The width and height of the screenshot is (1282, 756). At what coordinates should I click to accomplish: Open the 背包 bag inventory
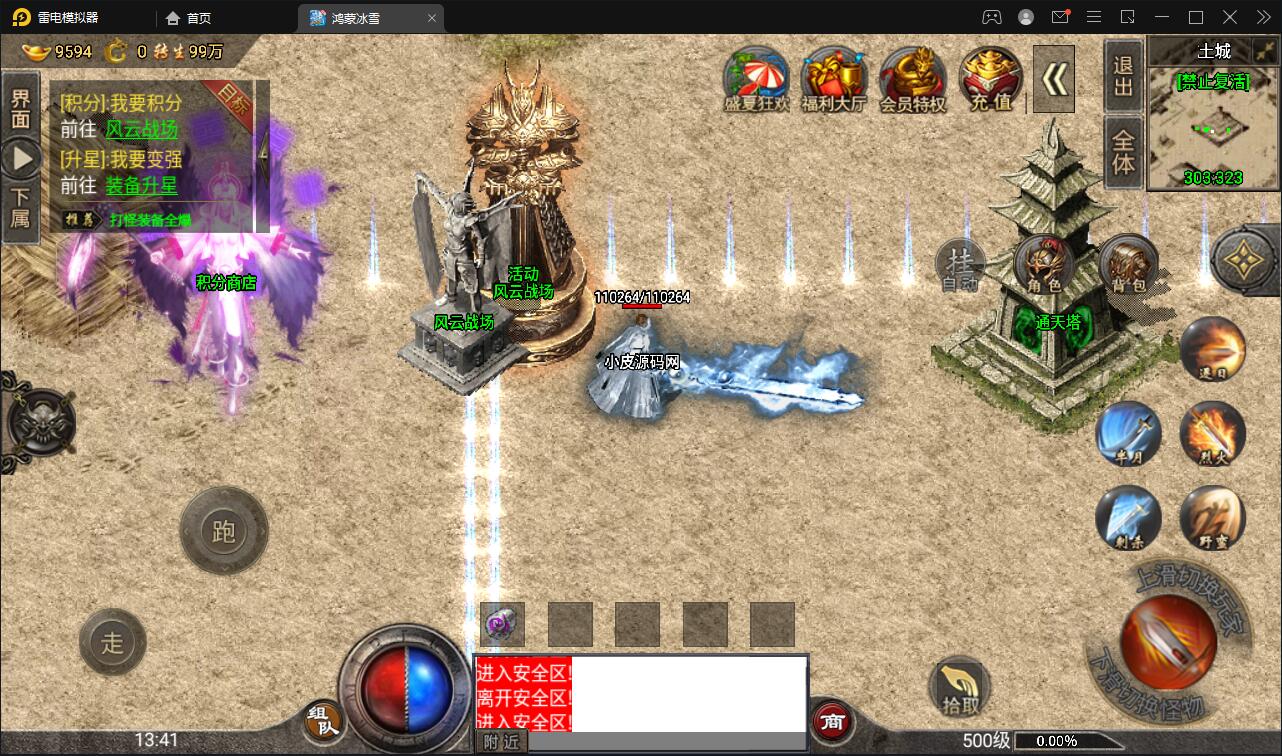click(x=1128, y=266)
